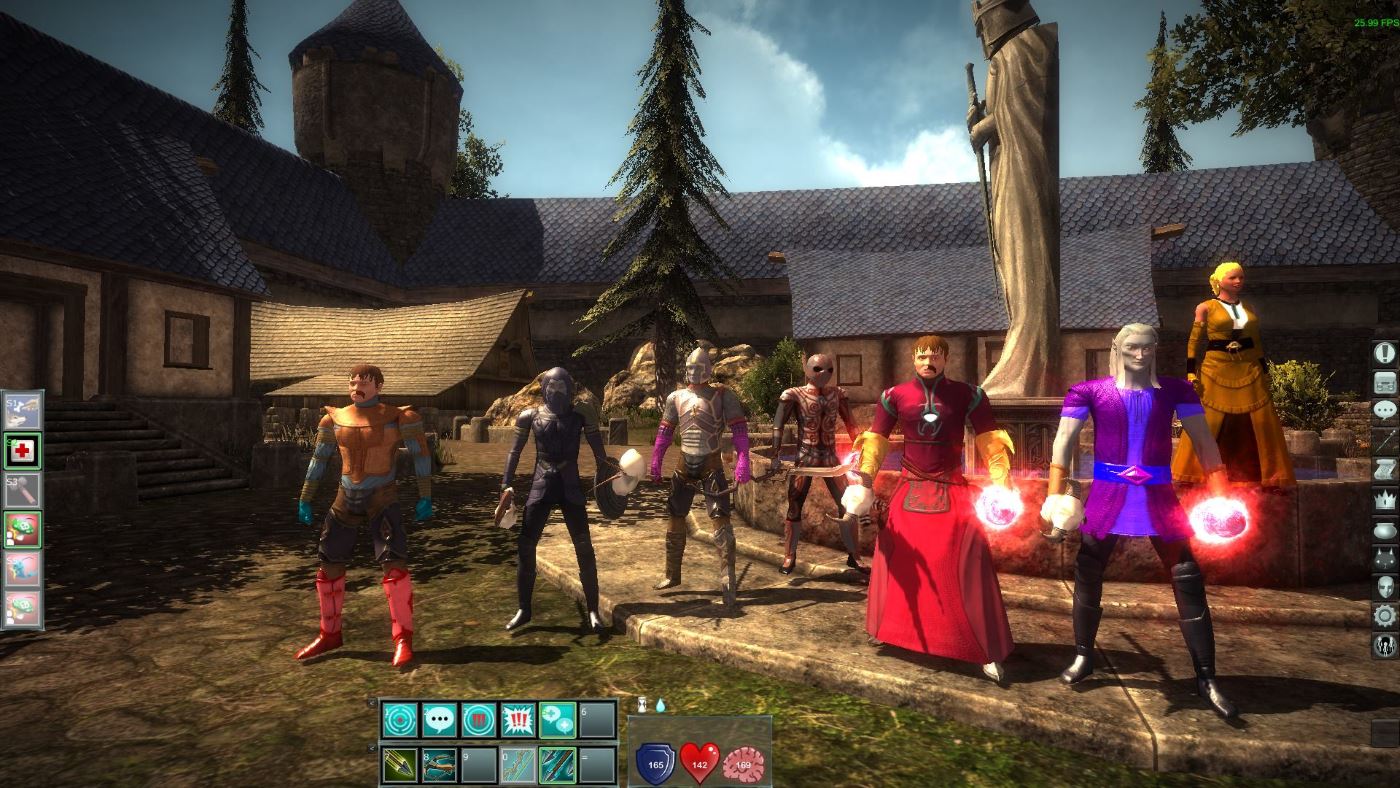Image resolution: width=1400 pixels, height=788 pixels.
Task: Toggle the speech bubble emote in the hotbar
Action: 440,720
